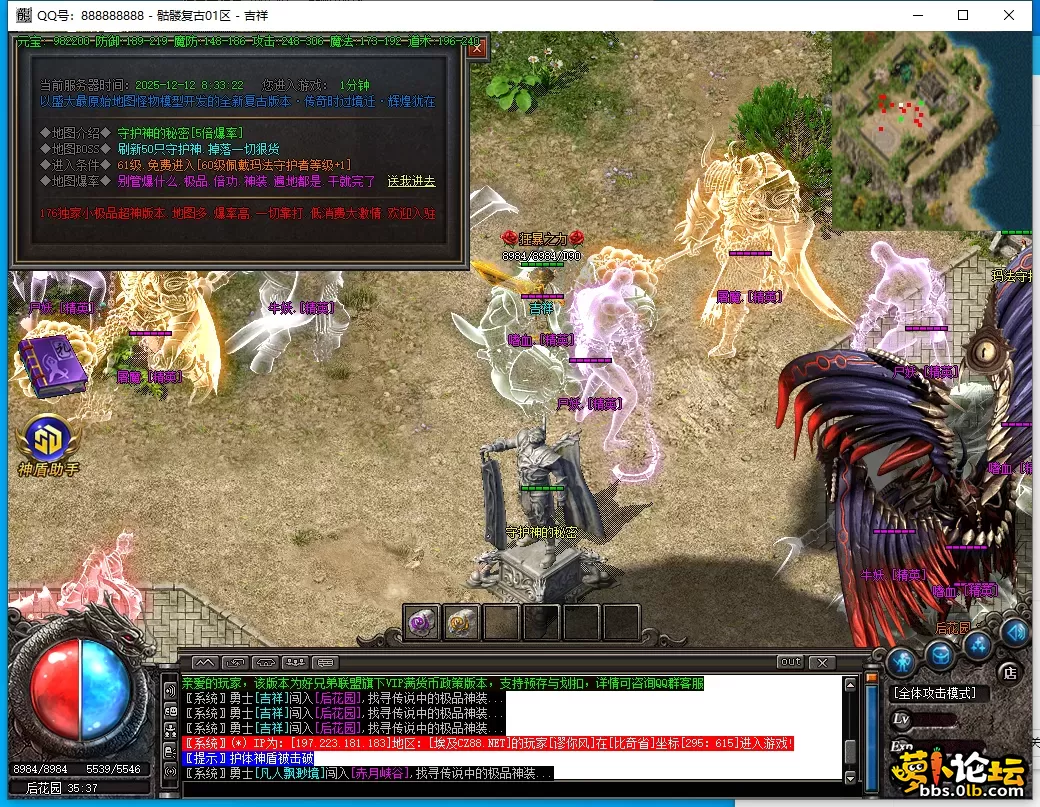Image resolution: width=1040 pixels, height=807 pixels.
Task: Maximize the game window
Action: tap(963, 15)
